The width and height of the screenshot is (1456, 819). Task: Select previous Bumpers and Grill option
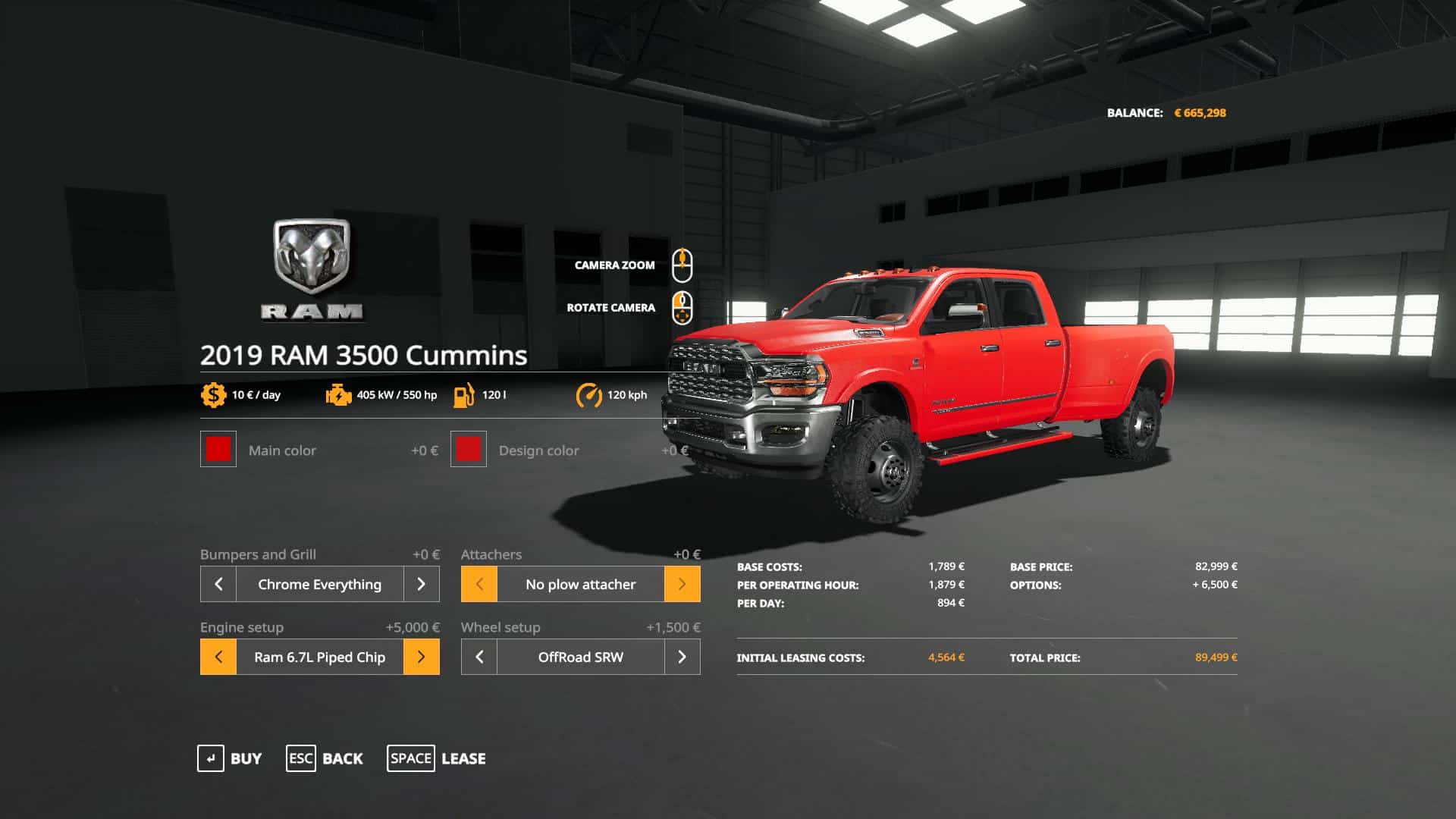pyautogui.click(x=218, y=584)
